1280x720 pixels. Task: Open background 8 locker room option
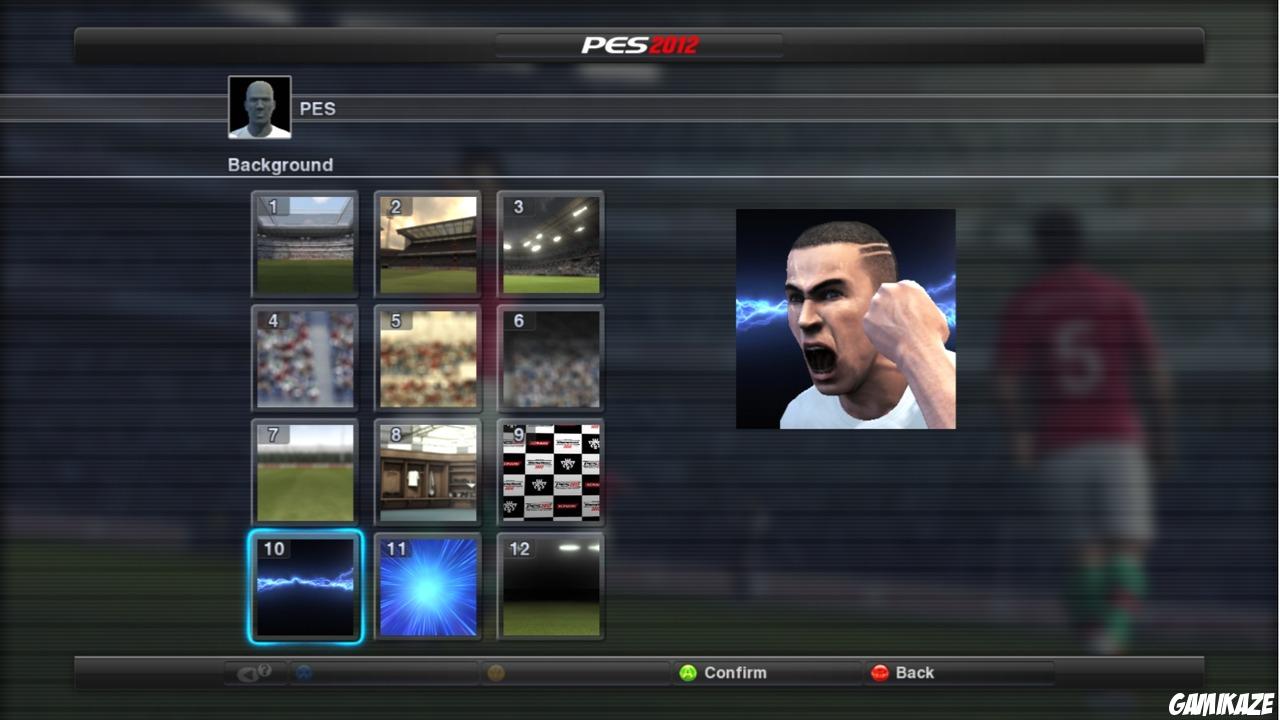pyautogui.click(x=427, y=473)
